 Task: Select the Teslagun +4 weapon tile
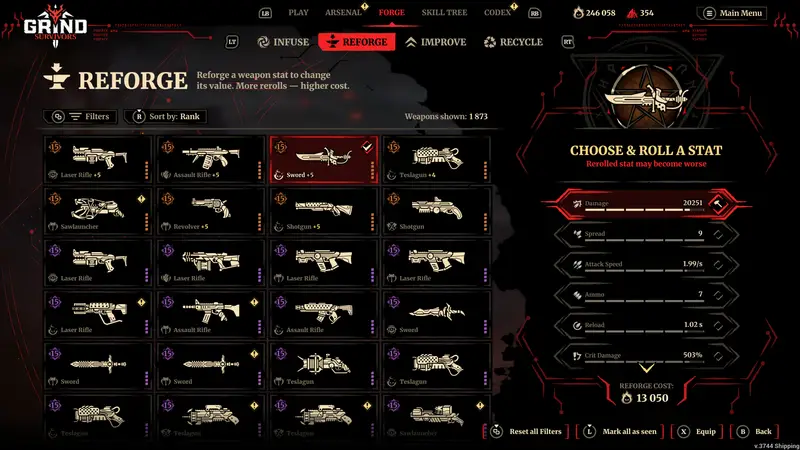(435, 158)
